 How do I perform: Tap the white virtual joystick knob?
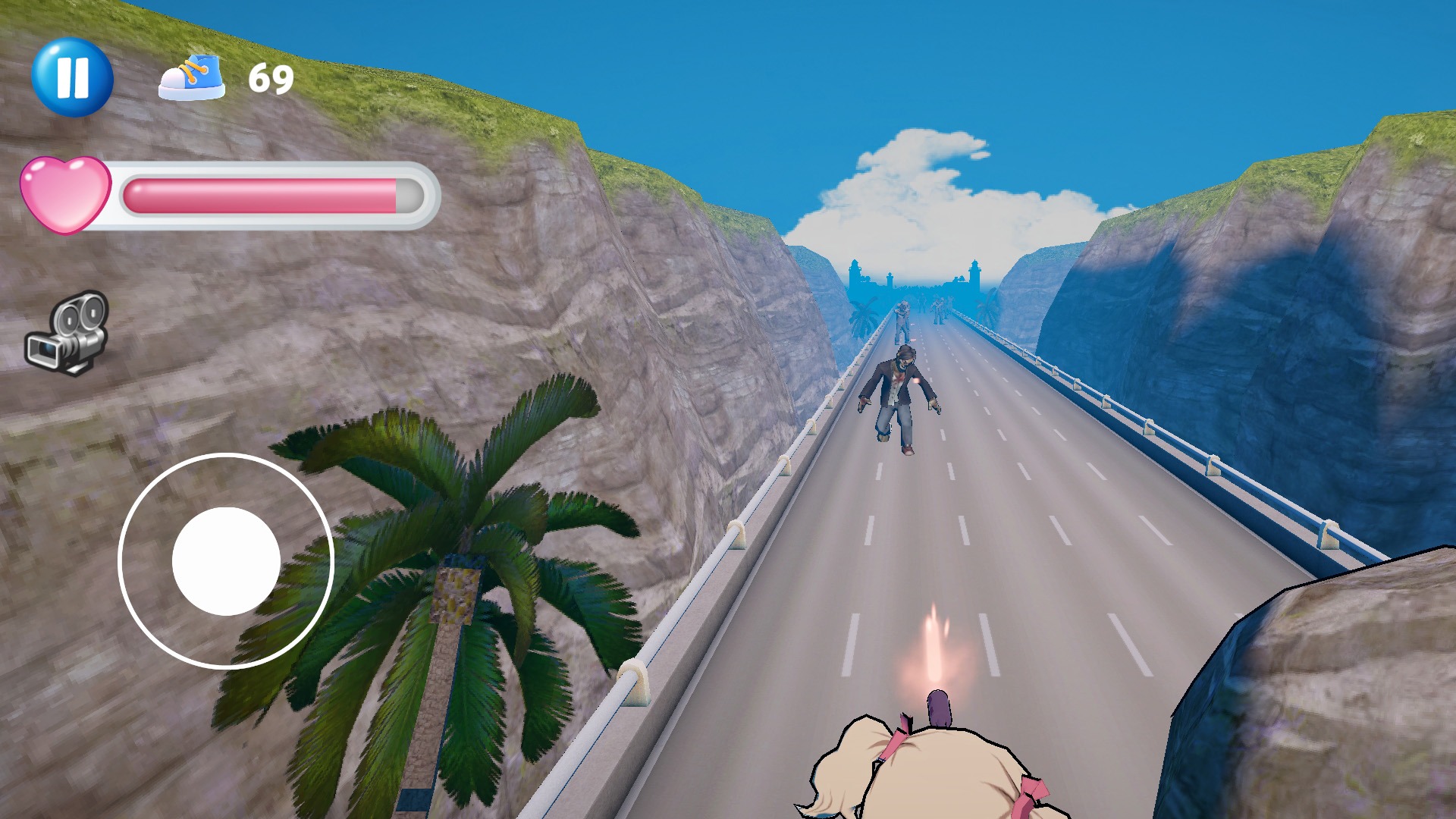226,561
